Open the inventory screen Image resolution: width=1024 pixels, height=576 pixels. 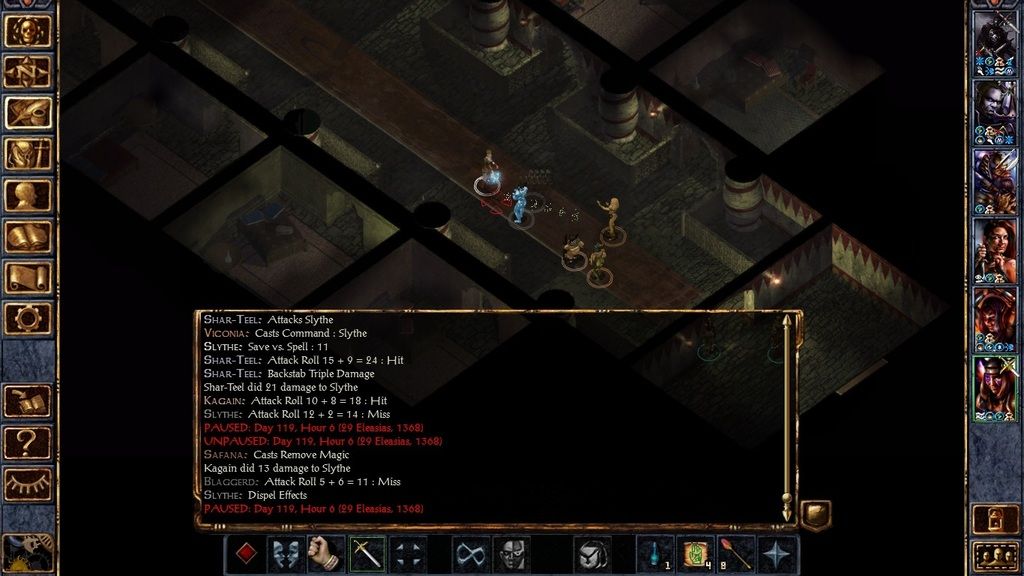(27, 154)
